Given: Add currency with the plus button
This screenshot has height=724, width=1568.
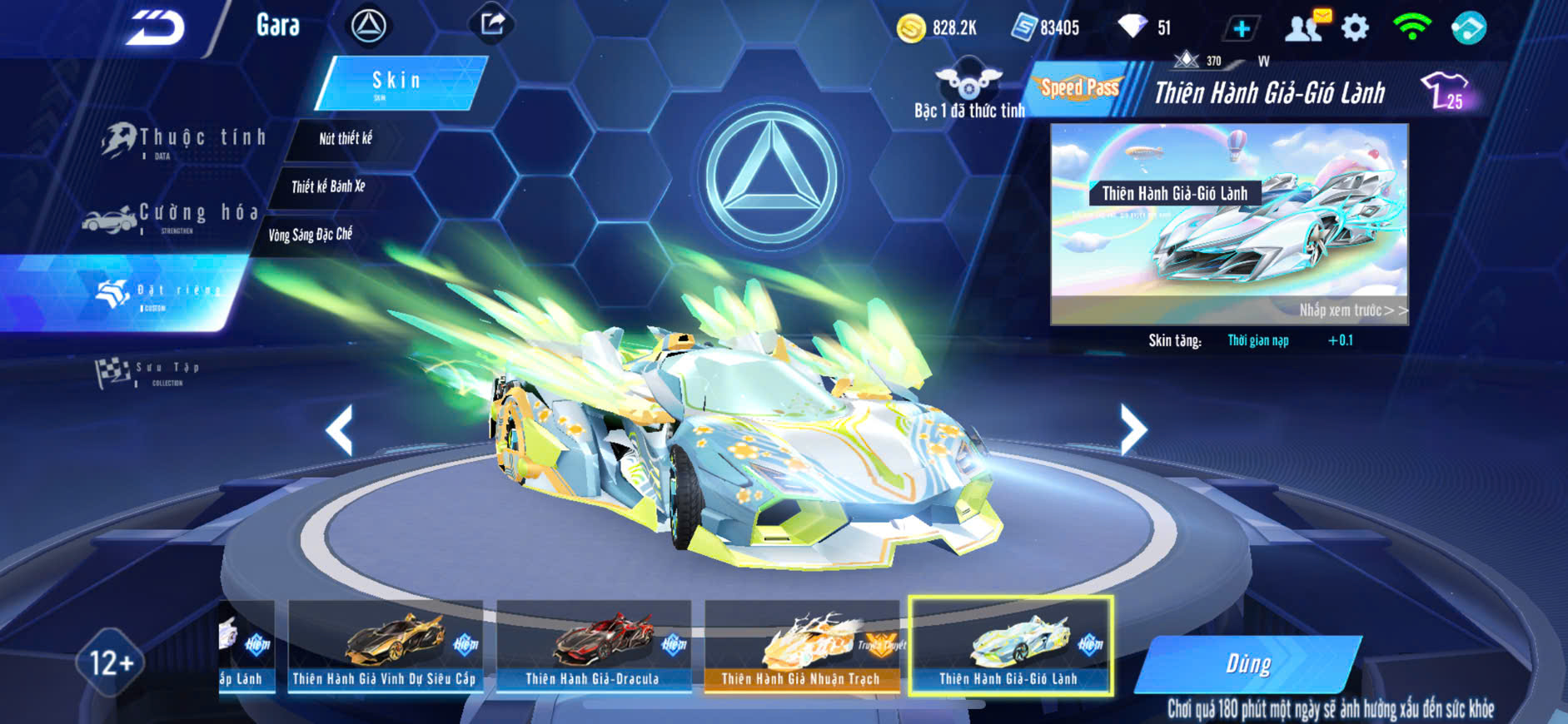Looking at the screenshot, I should [1241, 29].
